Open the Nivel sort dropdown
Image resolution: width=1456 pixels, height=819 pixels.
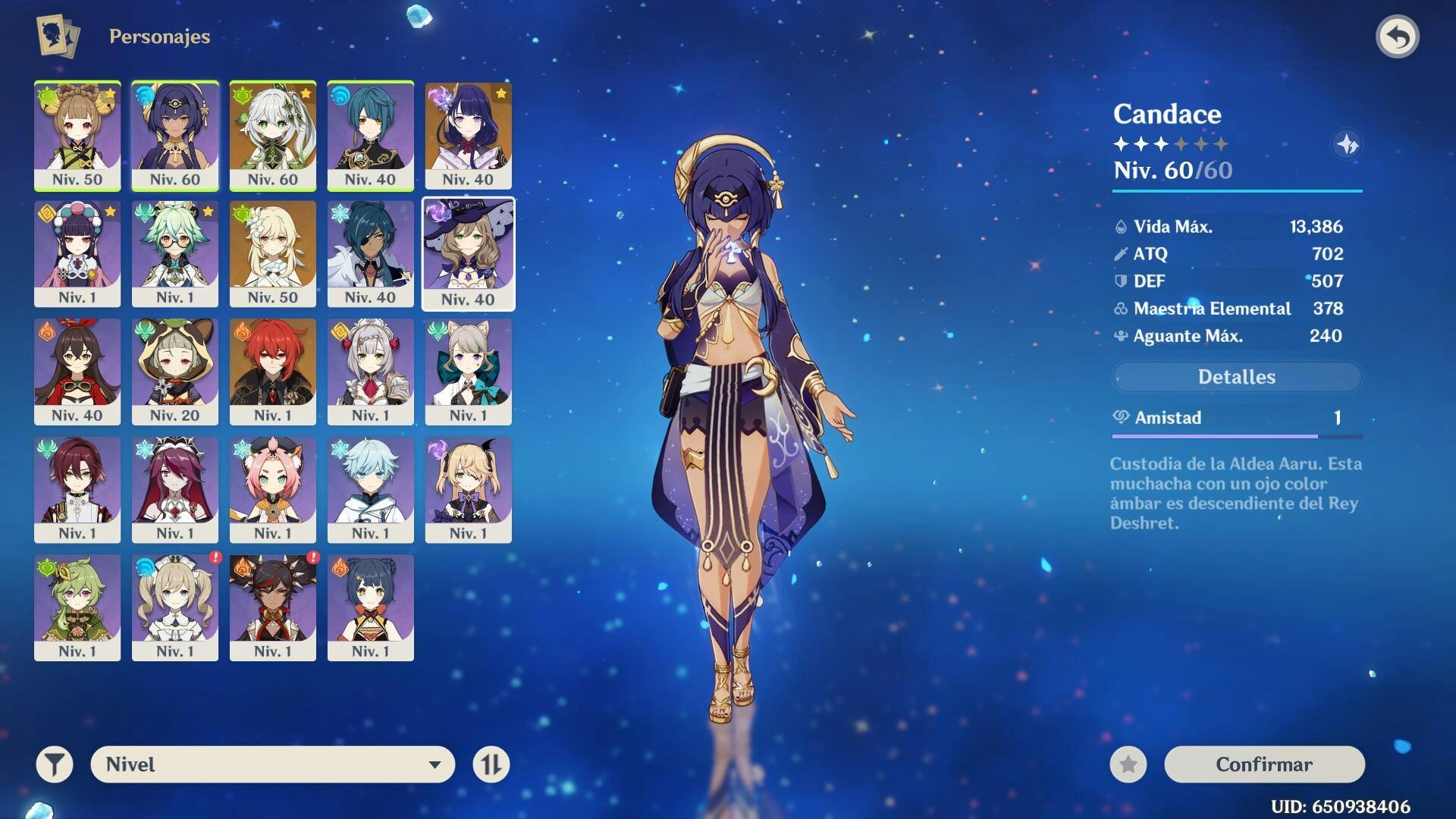(273, 764)
